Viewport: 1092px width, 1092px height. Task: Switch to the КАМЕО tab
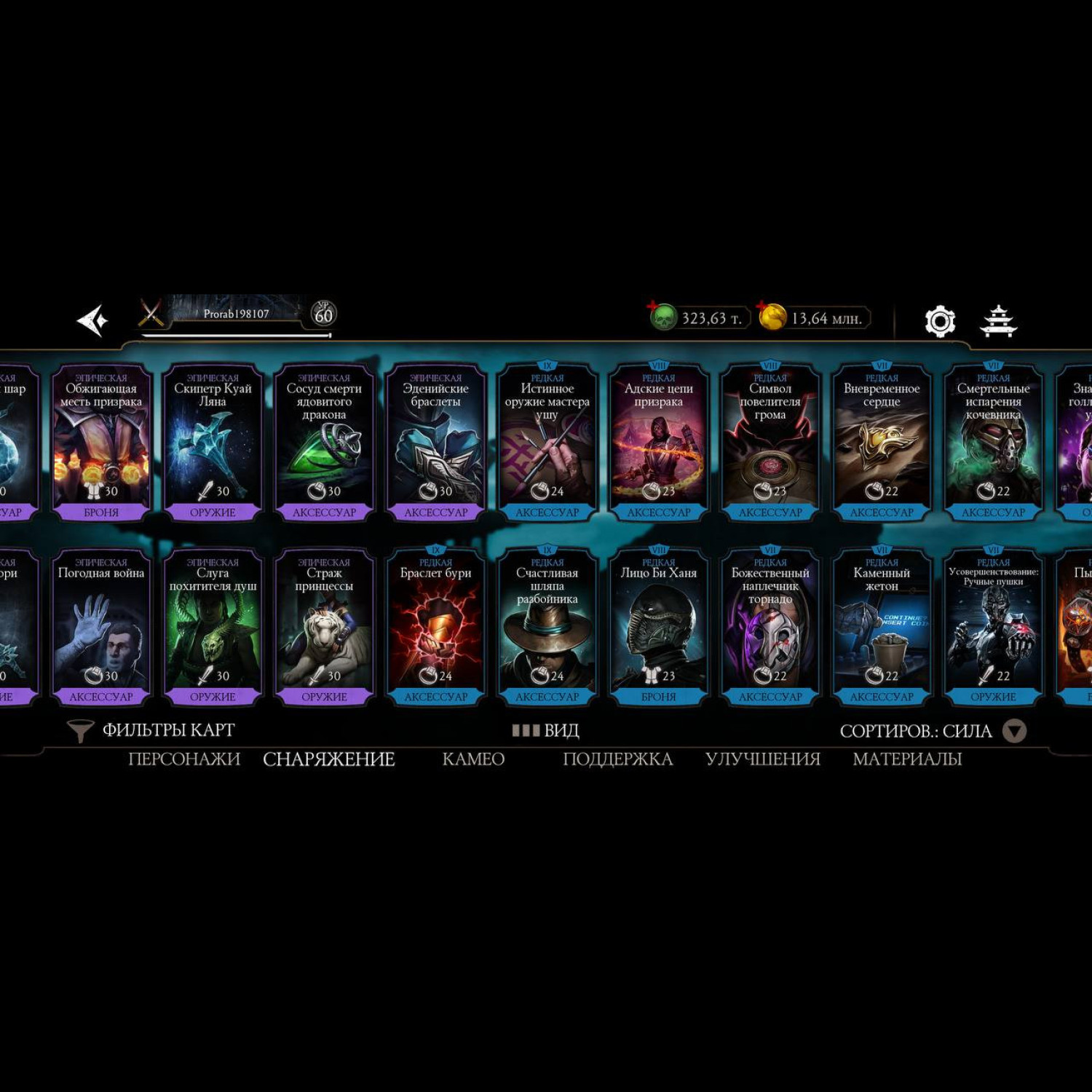click(473, 759)
